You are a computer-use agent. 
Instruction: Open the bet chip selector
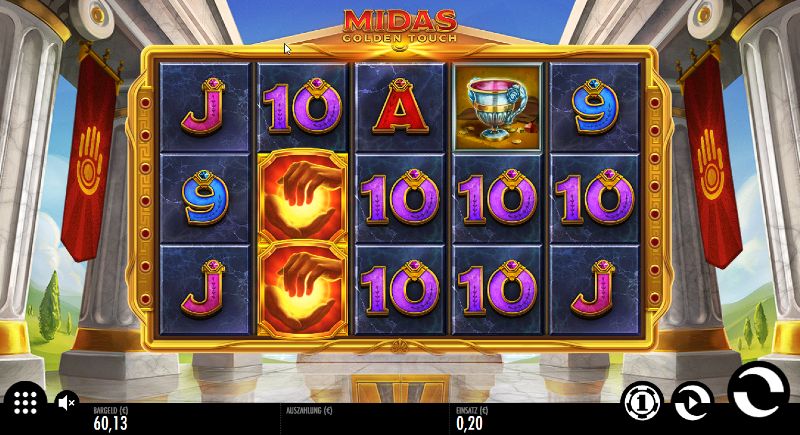[642, 402]
